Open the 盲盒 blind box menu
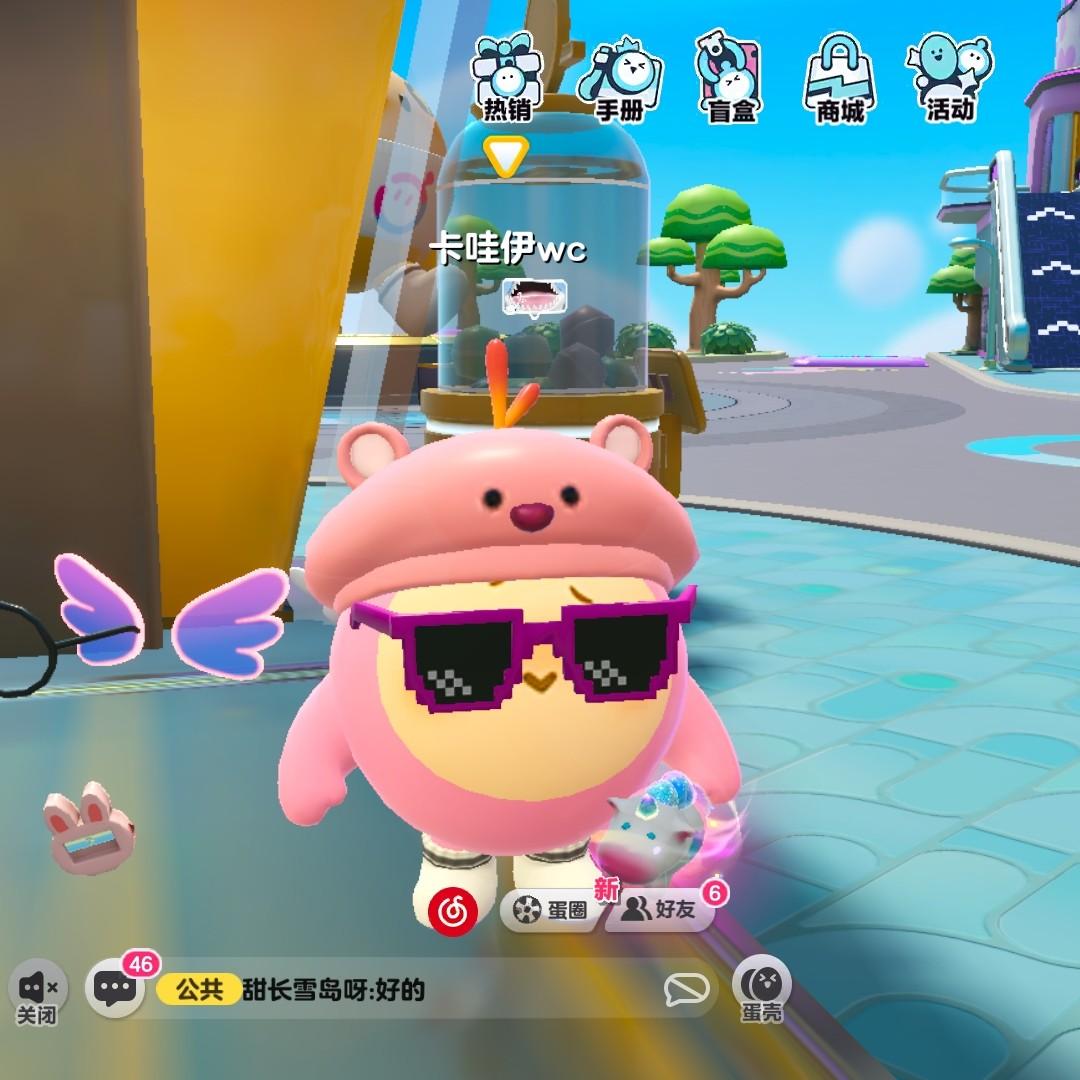The height and width of the screenshot is (1080, 1080). [730, 79]
